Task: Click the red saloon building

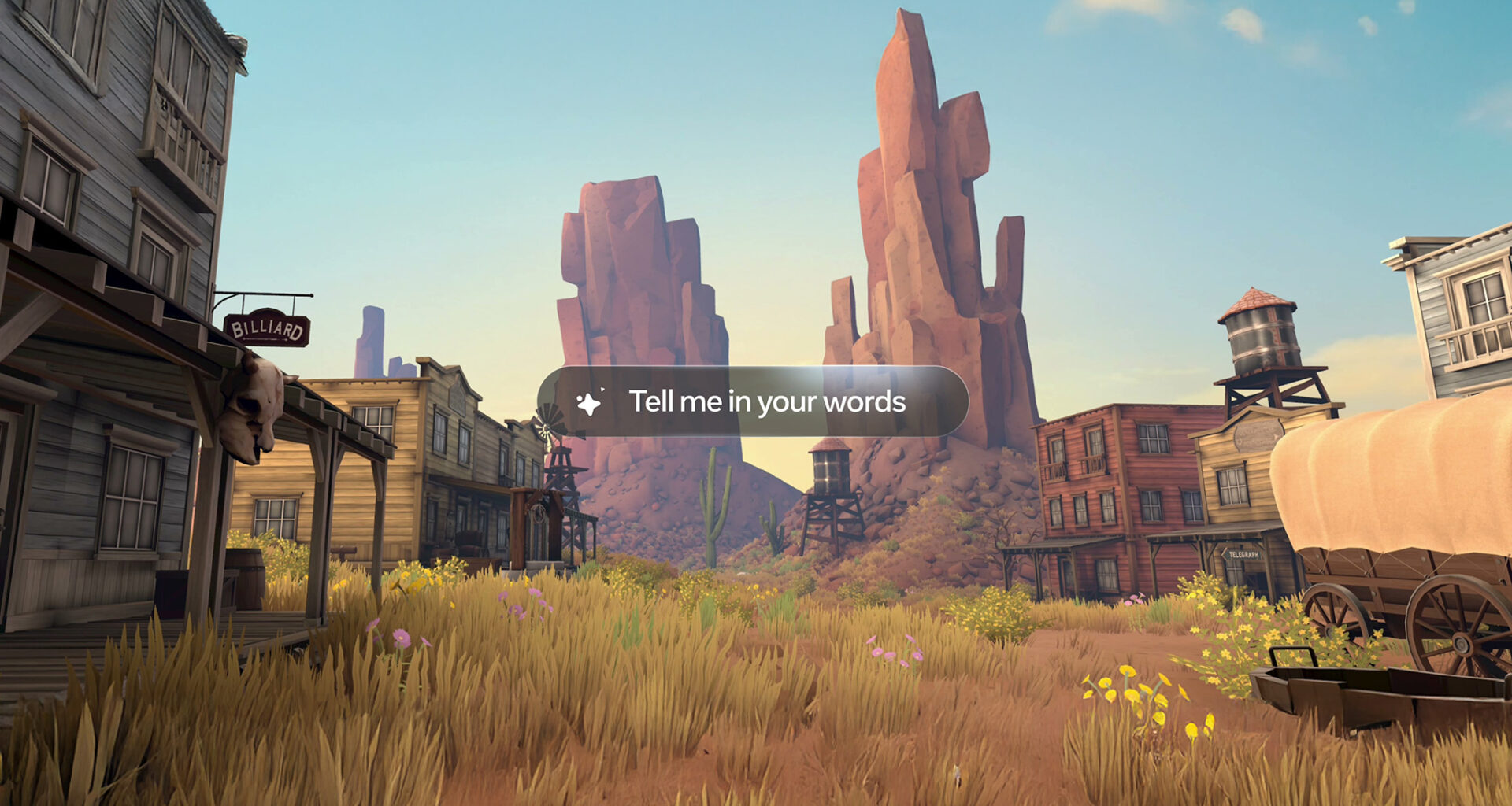Action: 1118,488
